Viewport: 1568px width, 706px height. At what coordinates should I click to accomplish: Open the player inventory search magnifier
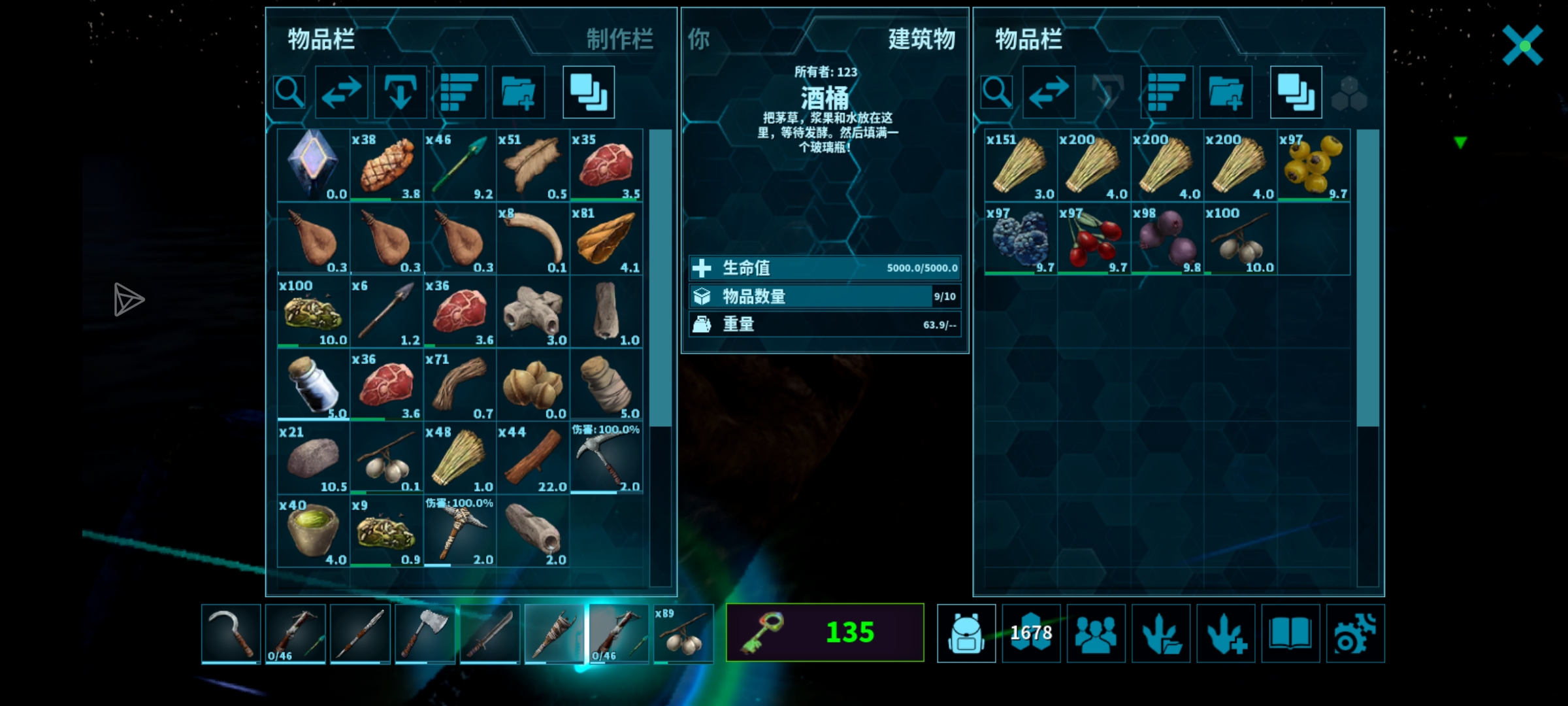pyautogui.click(x=289, y=92)
